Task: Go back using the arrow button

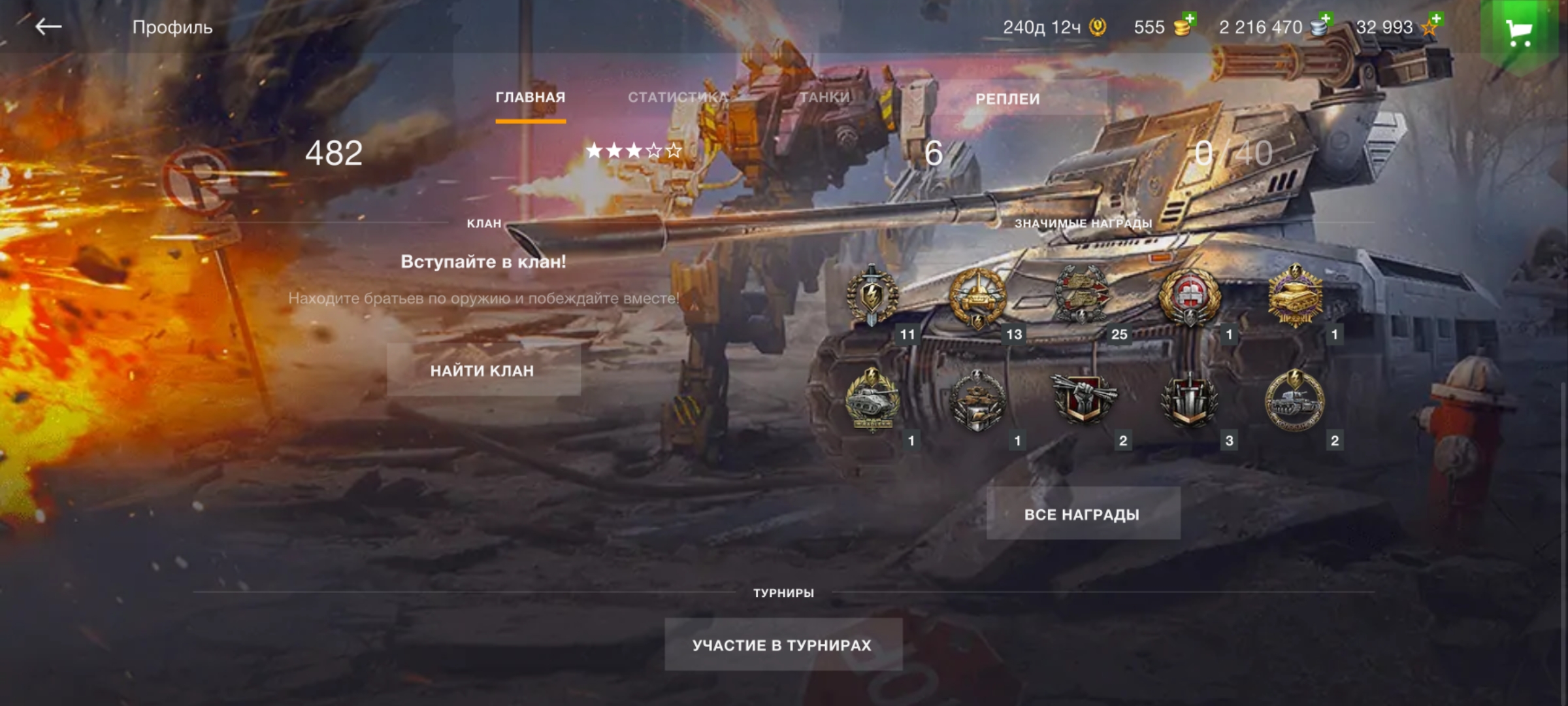Action: point(48,27)
